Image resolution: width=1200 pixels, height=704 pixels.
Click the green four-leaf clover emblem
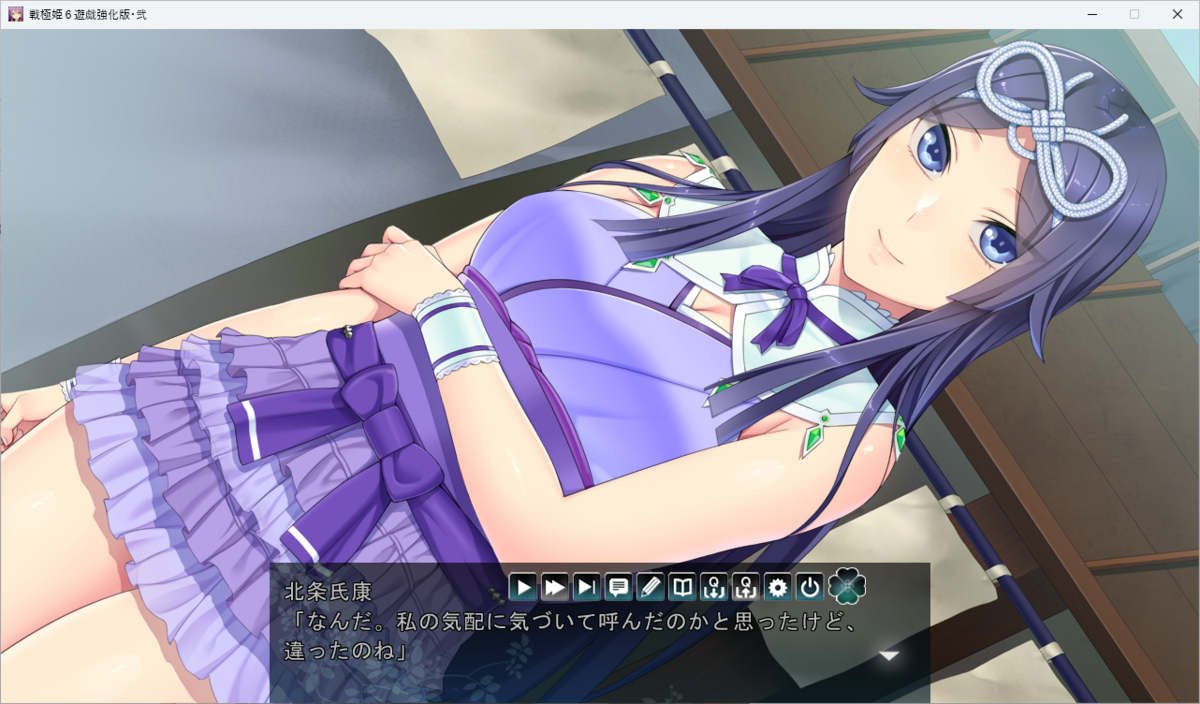coord(847,586)
